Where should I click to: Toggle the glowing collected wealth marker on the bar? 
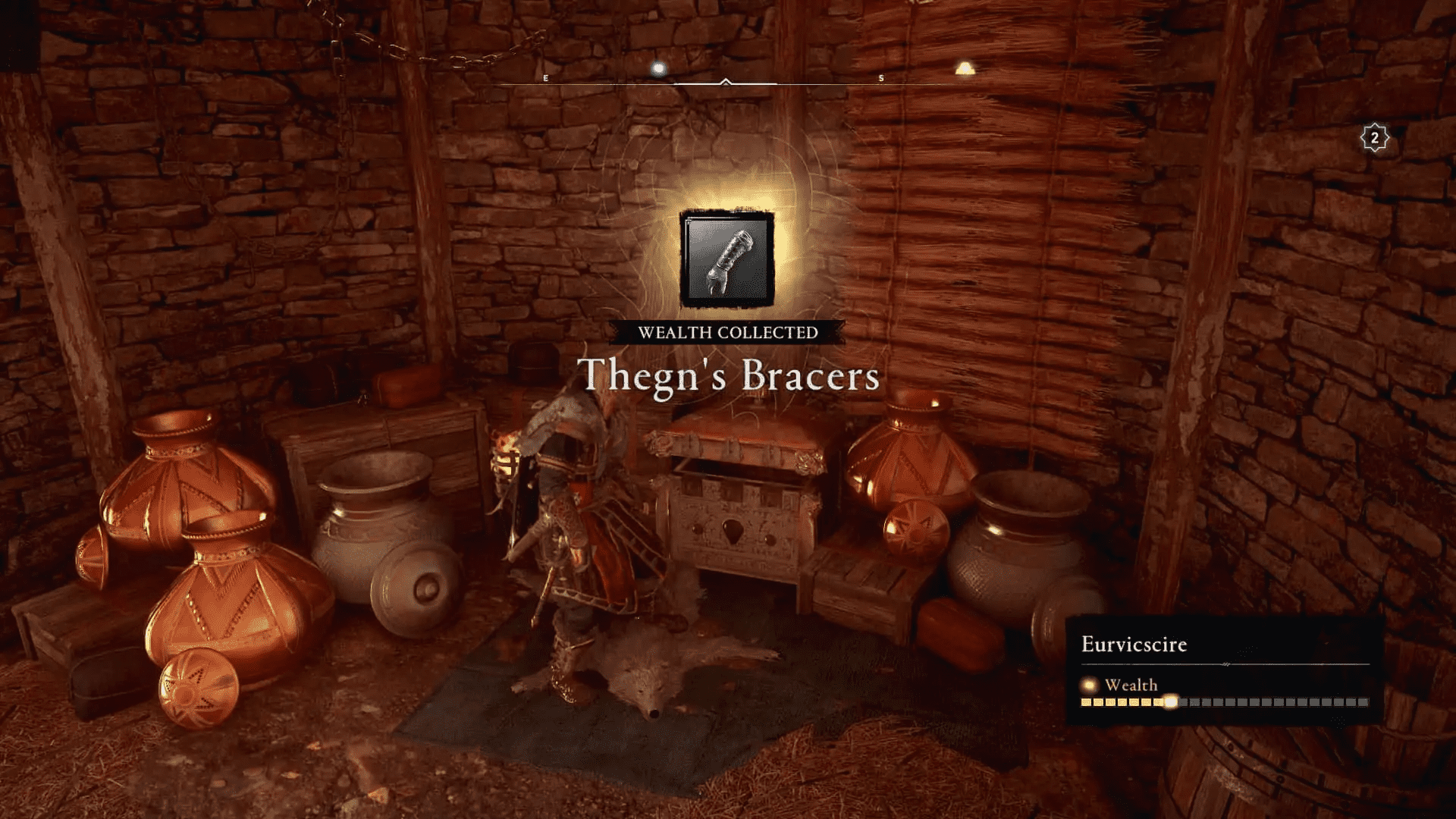coord(1171,701)
